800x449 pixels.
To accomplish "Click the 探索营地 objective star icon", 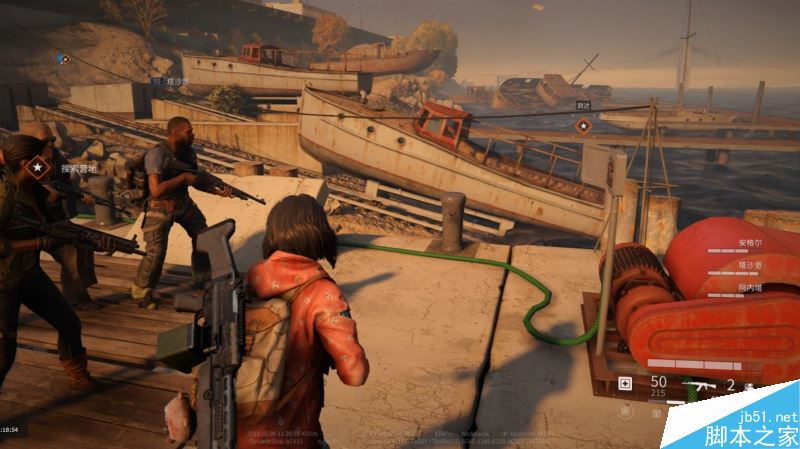I will (x=39, y=168).
